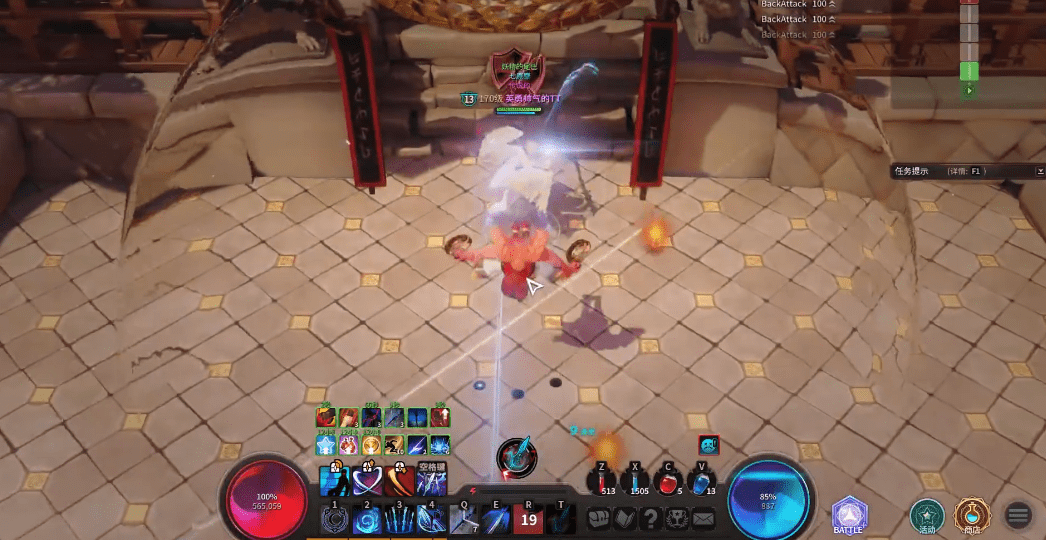
Task: Open the trophy achievements icon
Action: [x=677, y=519]
